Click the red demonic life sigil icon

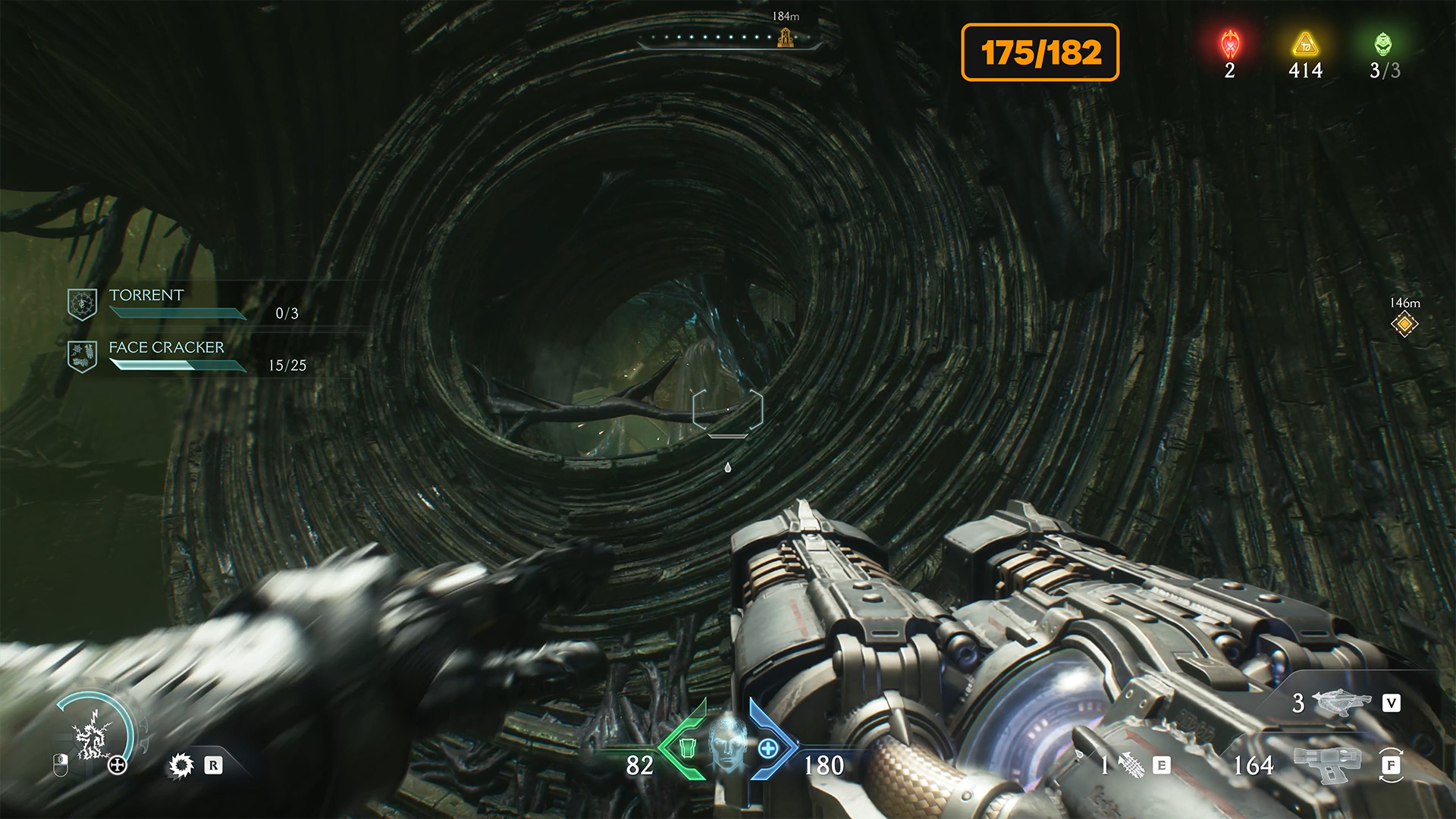[x=1230, y=44]
